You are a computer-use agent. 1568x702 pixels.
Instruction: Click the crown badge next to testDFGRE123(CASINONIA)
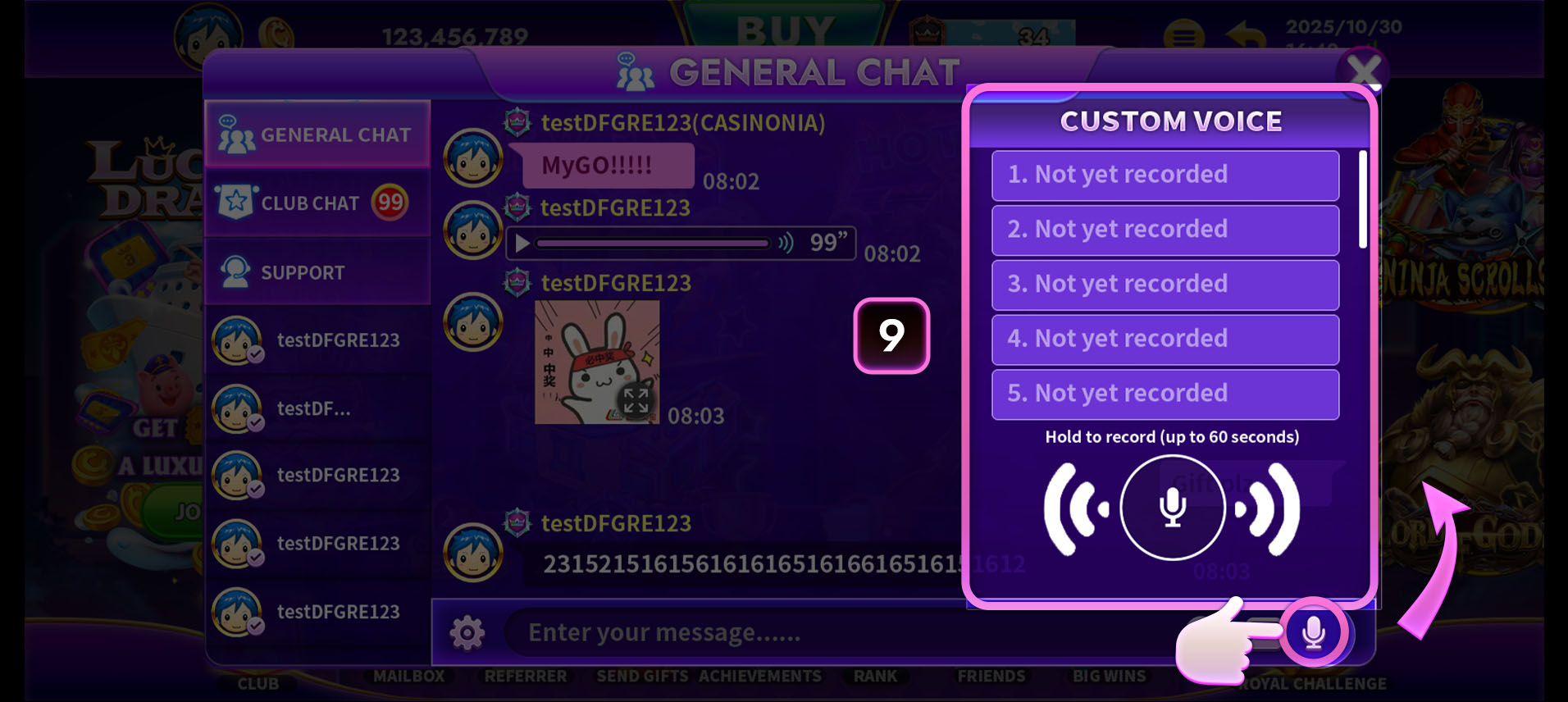[x=517, y=121]
